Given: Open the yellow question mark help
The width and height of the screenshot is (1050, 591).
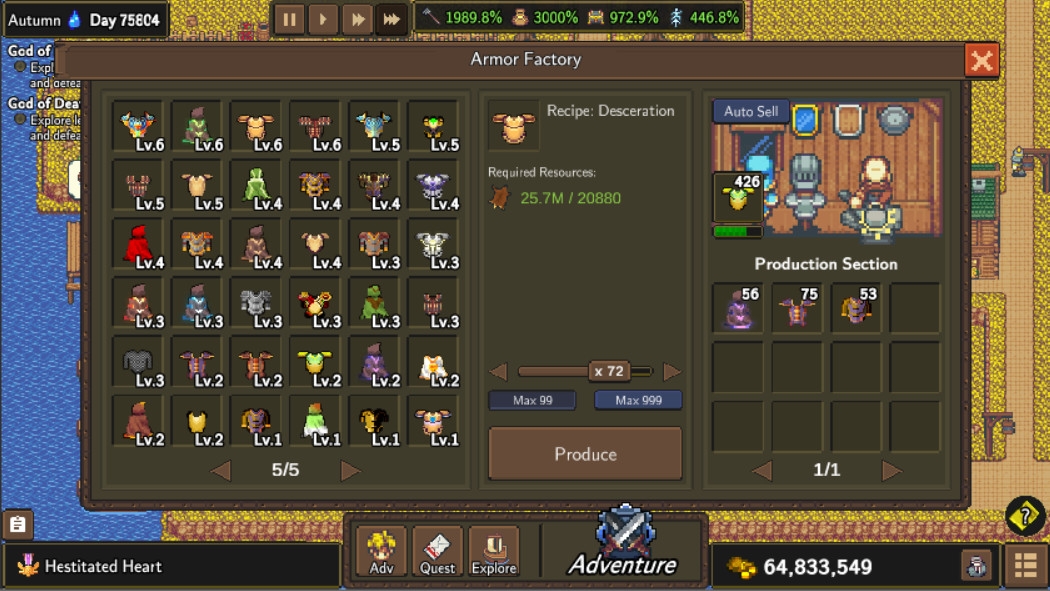Looking at the screenshot, I should tap(1025, 516).
